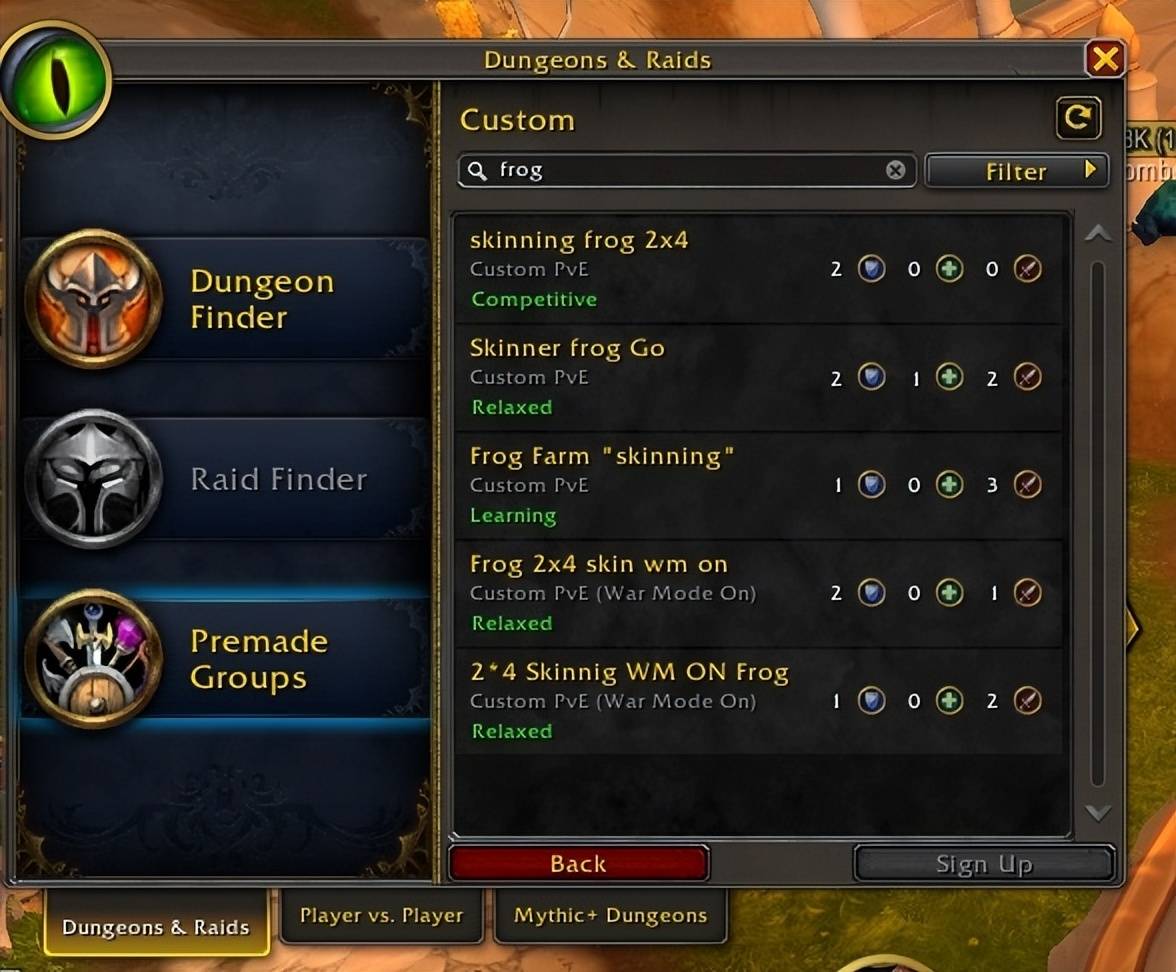Viewport: 1176px width, 972px height.
Task: Click the scroll-down arrow of the list
Action: (1098, 813)
